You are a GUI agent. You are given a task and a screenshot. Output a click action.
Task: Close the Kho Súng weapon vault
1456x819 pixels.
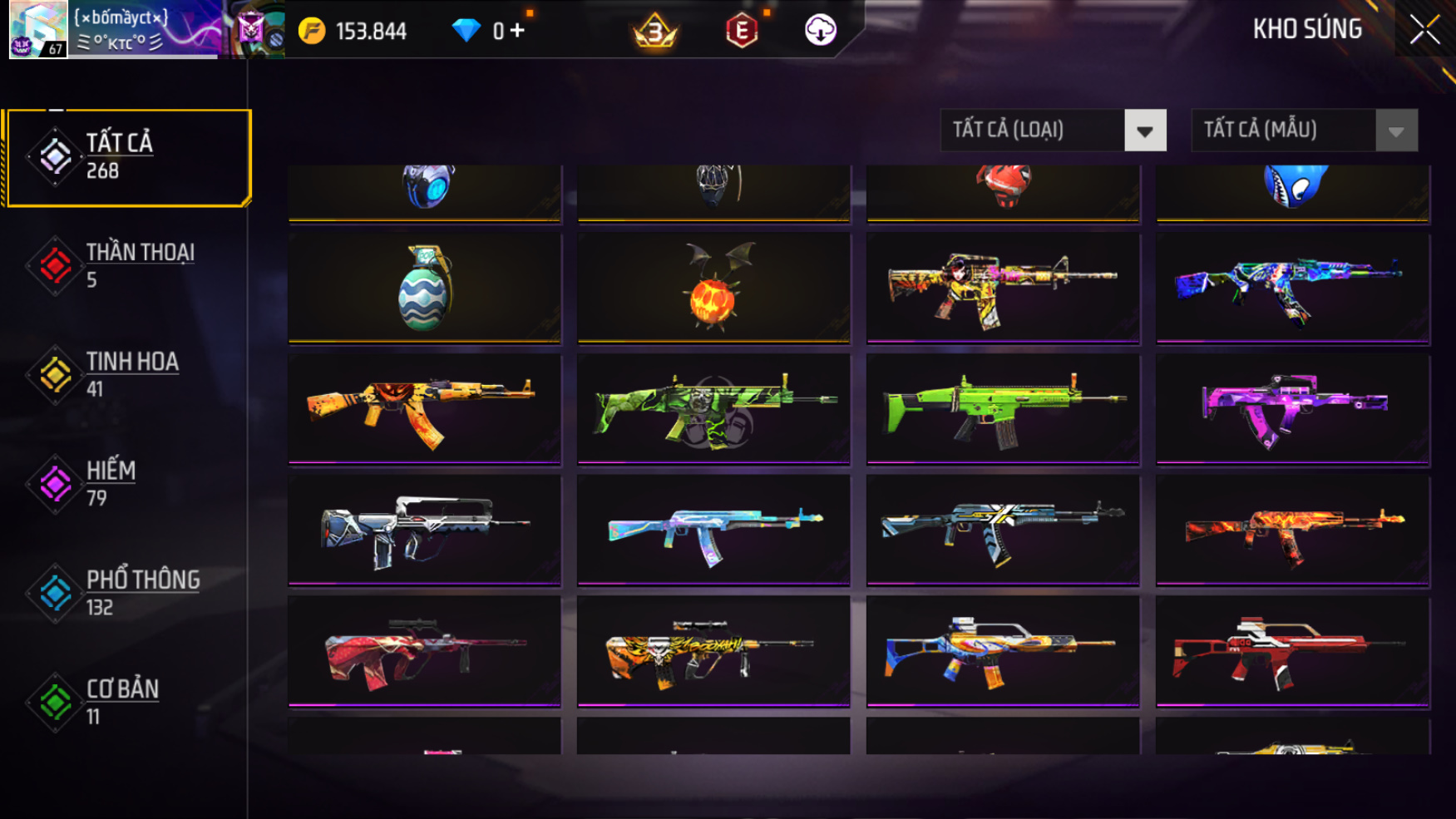[1424, 30]
